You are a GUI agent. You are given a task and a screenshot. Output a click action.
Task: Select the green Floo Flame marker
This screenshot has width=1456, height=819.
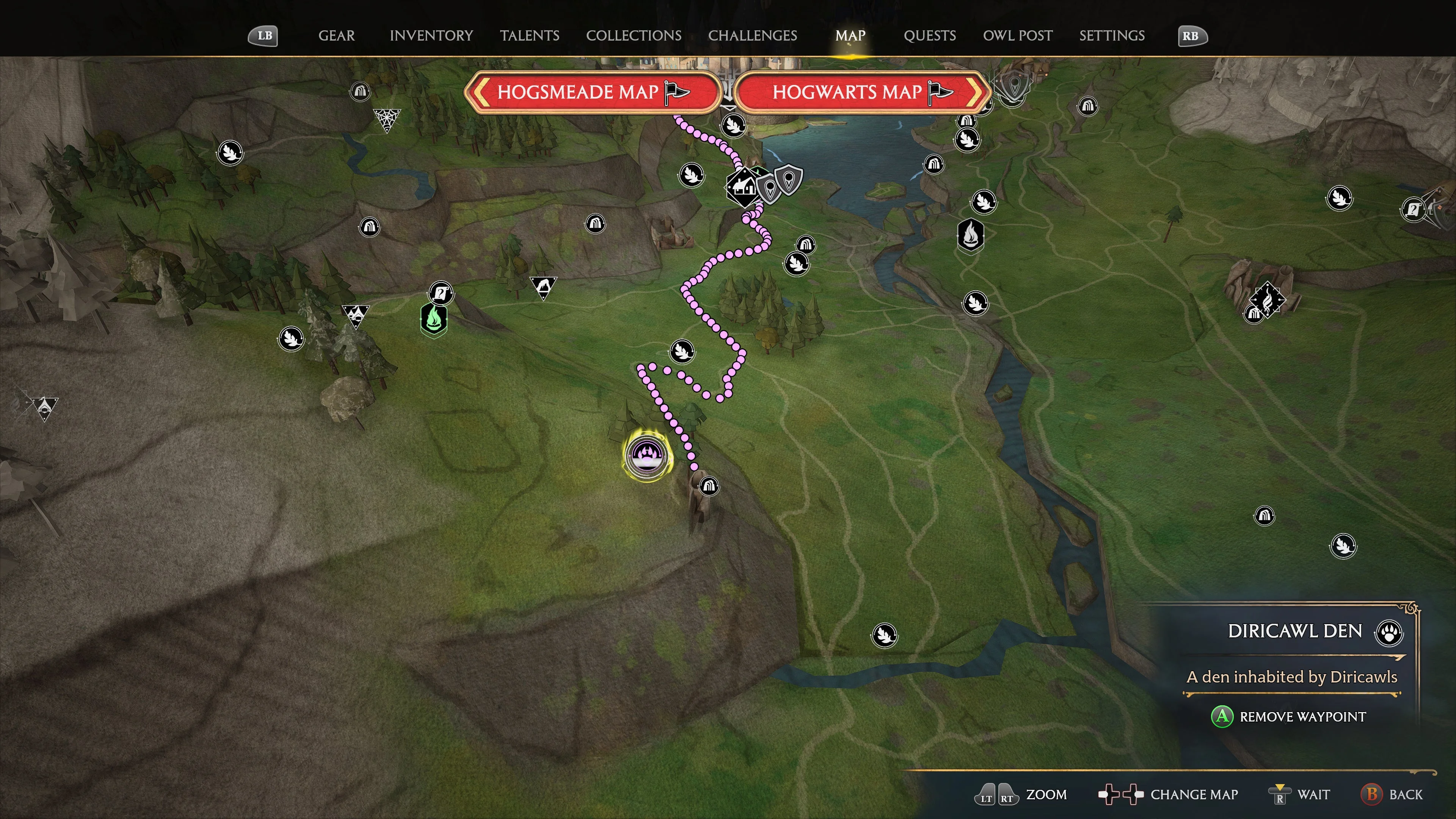433,319
